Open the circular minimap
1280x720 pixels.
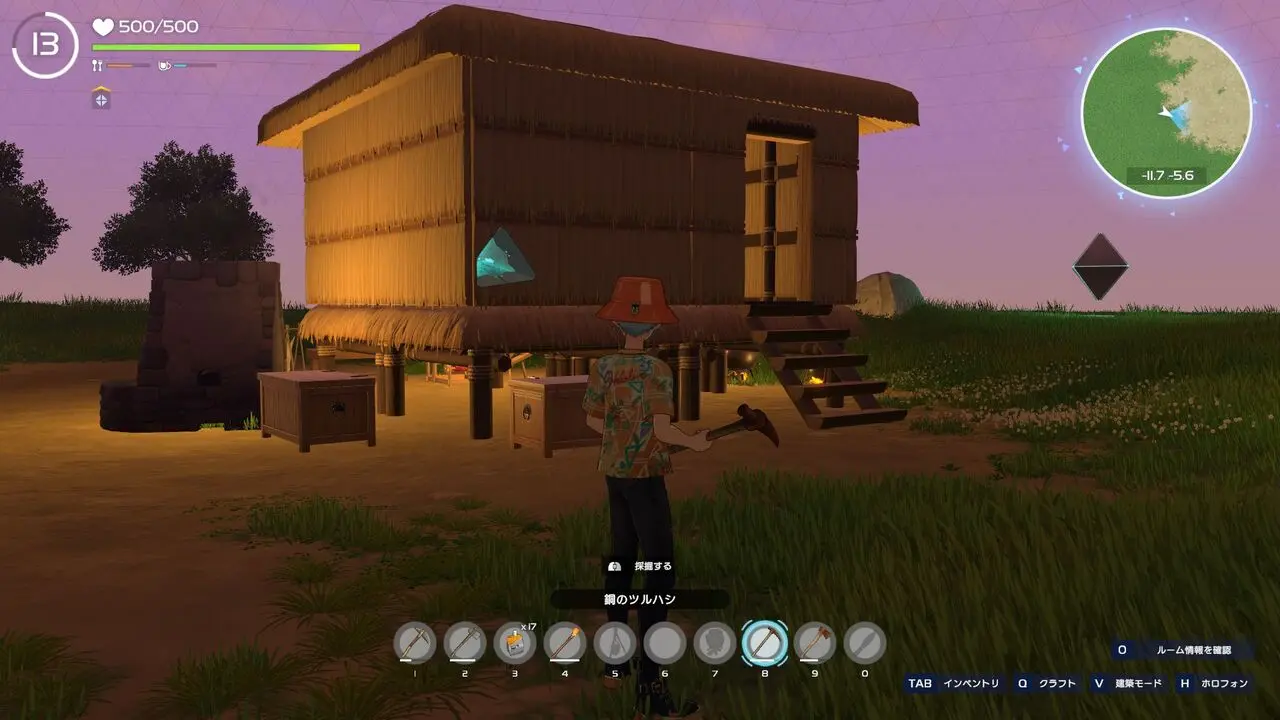[x=1166, y=112]
